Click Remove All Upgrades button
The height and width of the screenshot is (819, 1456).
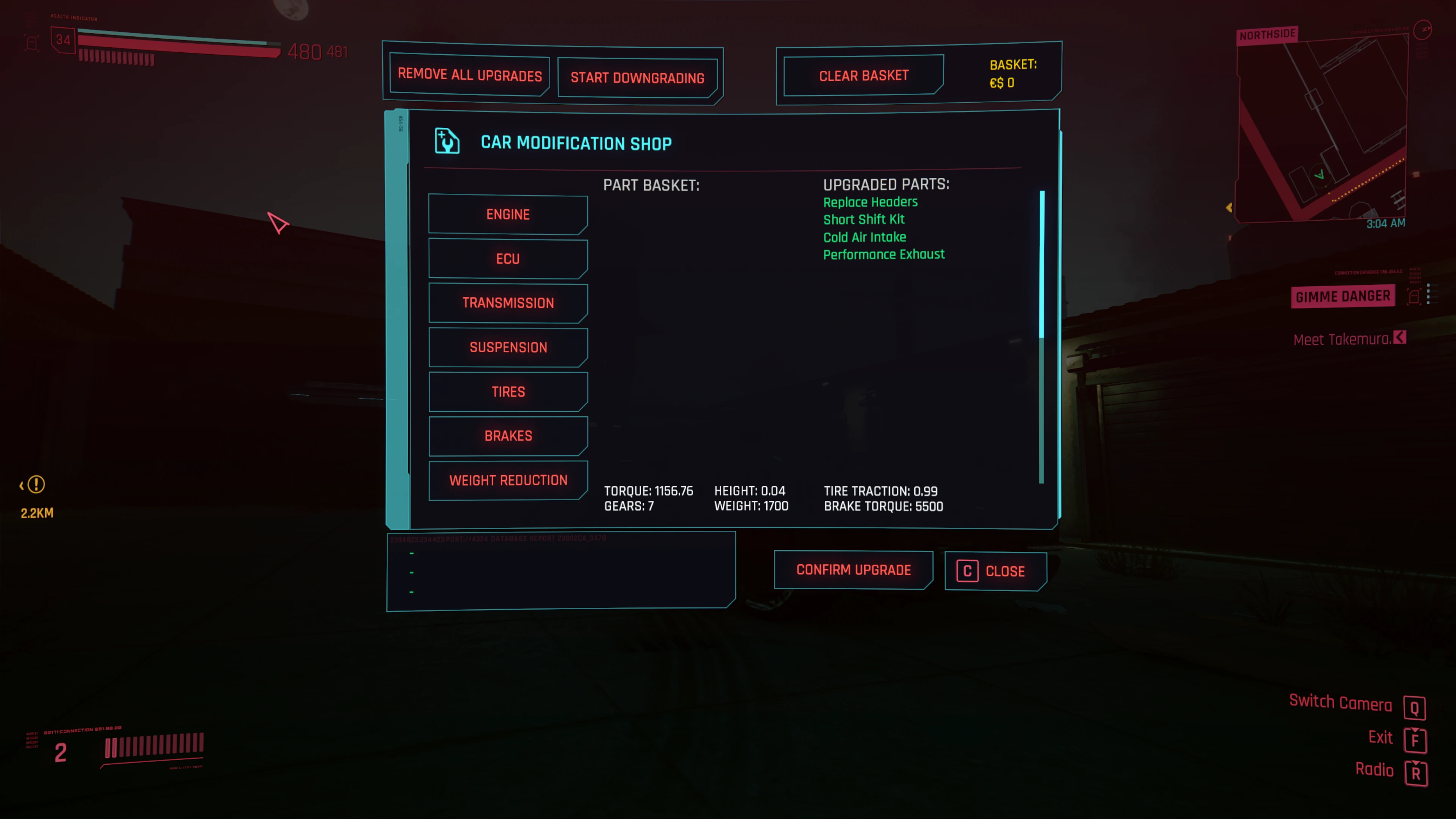click(469, 75)
